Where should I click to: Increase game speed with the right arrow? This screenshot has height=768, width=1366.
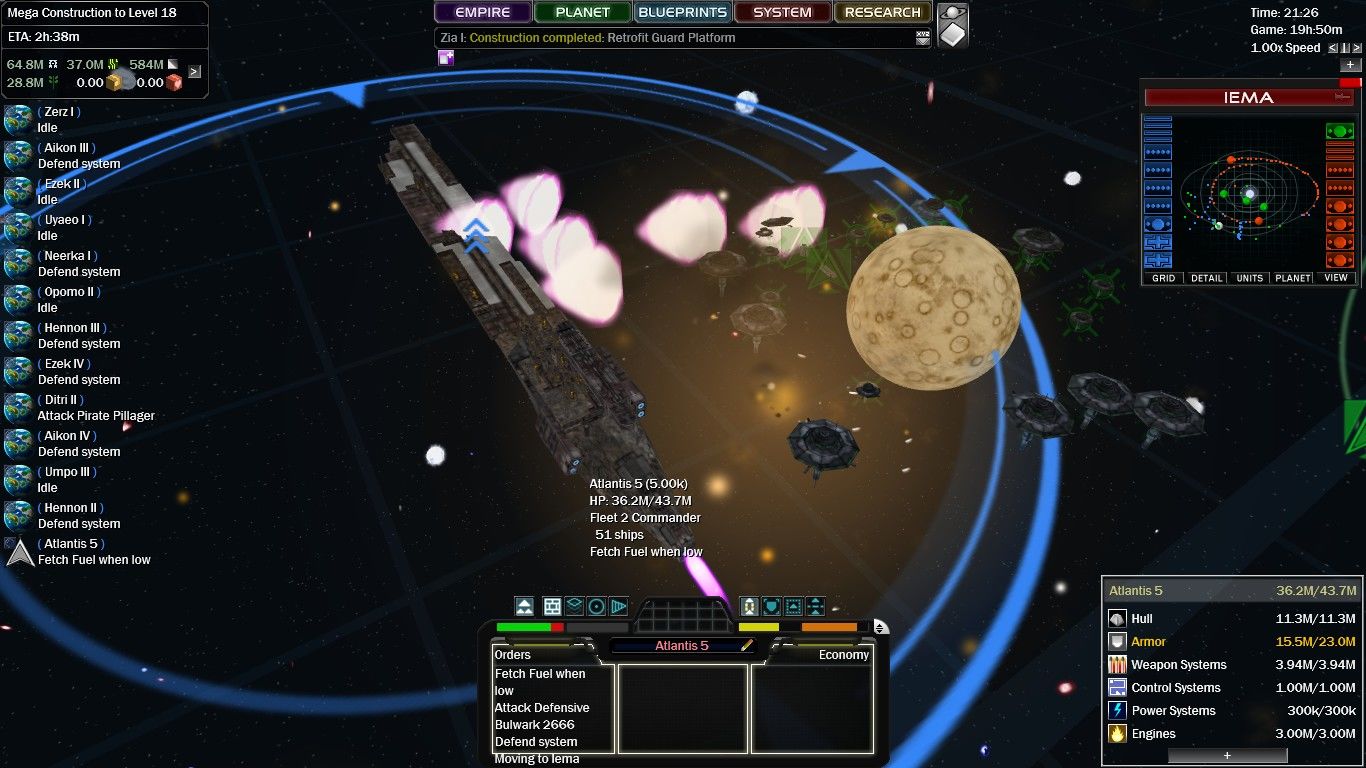click(1356, 48)
